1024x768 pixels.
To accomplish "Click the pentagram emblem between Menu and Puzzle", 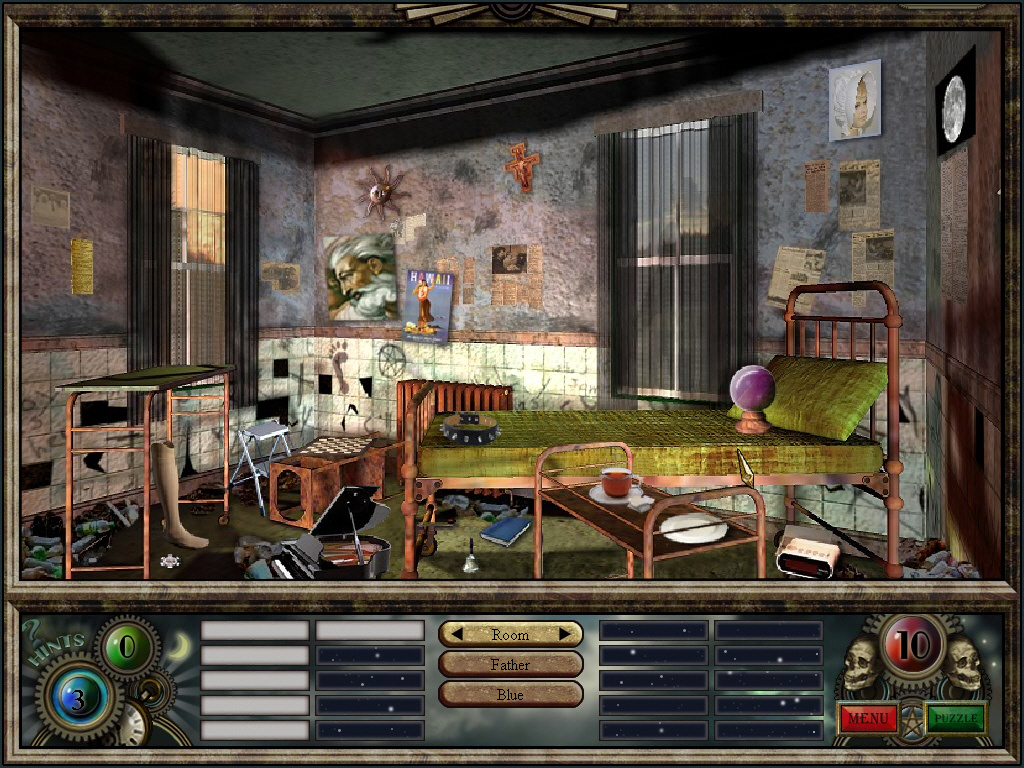I will (912, 718).
